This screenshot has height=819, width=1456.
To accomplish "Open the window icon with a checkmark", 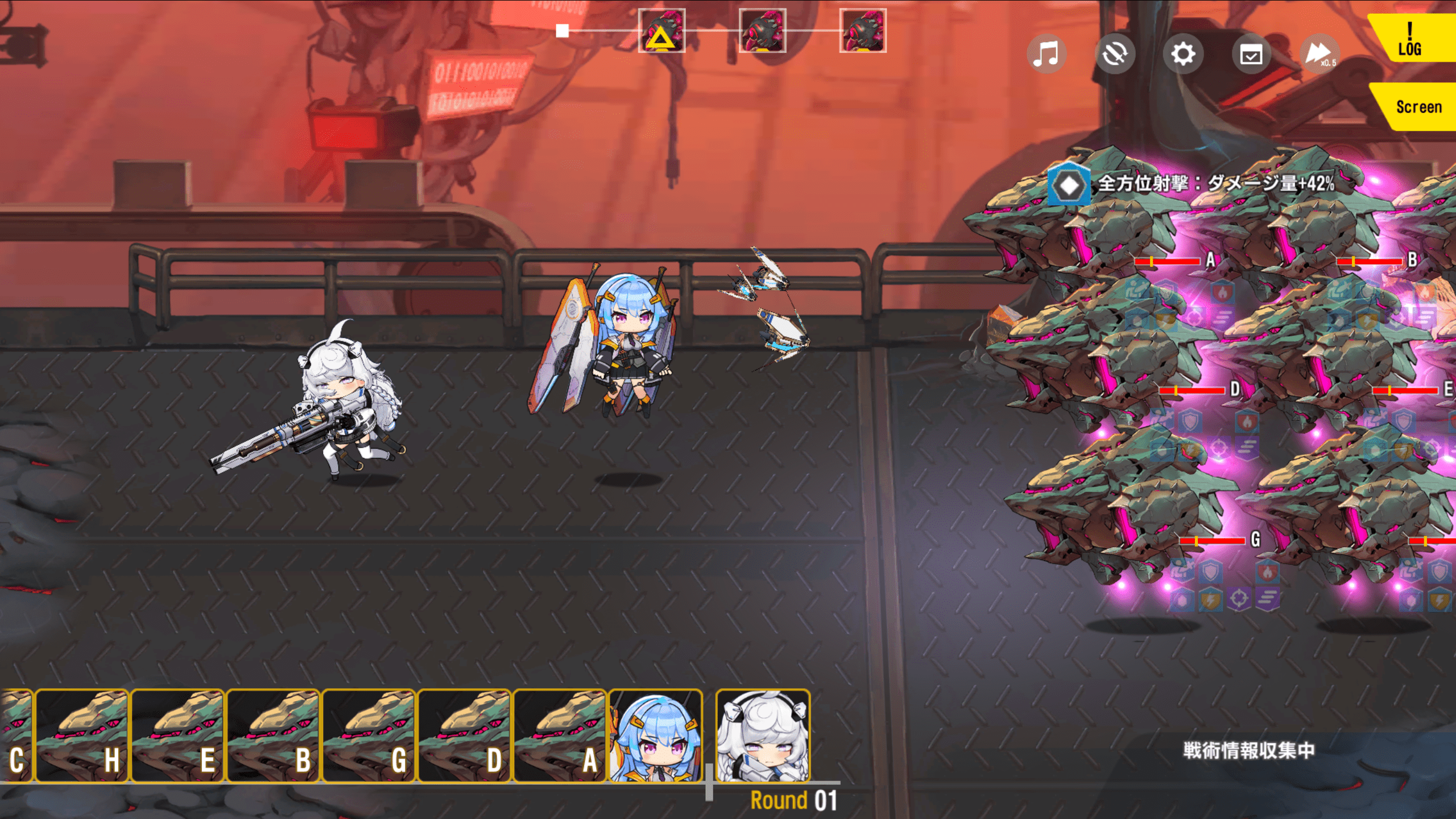I will pyautogui.click(x=1251, y=55).
